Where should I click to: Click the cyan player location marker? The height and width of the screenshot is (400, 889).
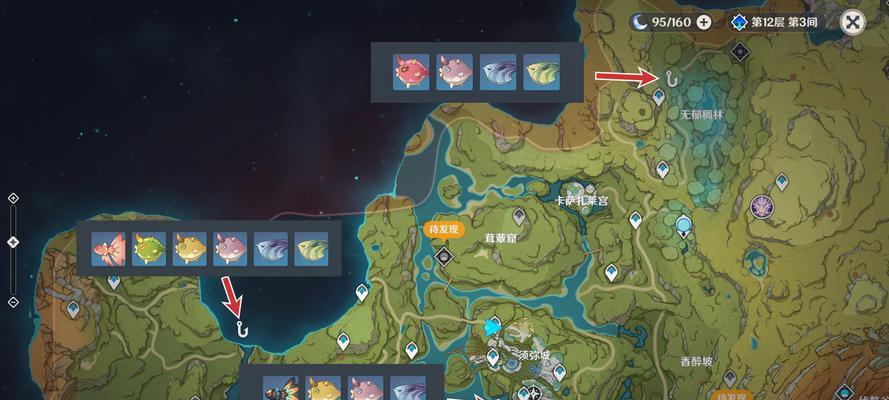click(x=491, y=326)
